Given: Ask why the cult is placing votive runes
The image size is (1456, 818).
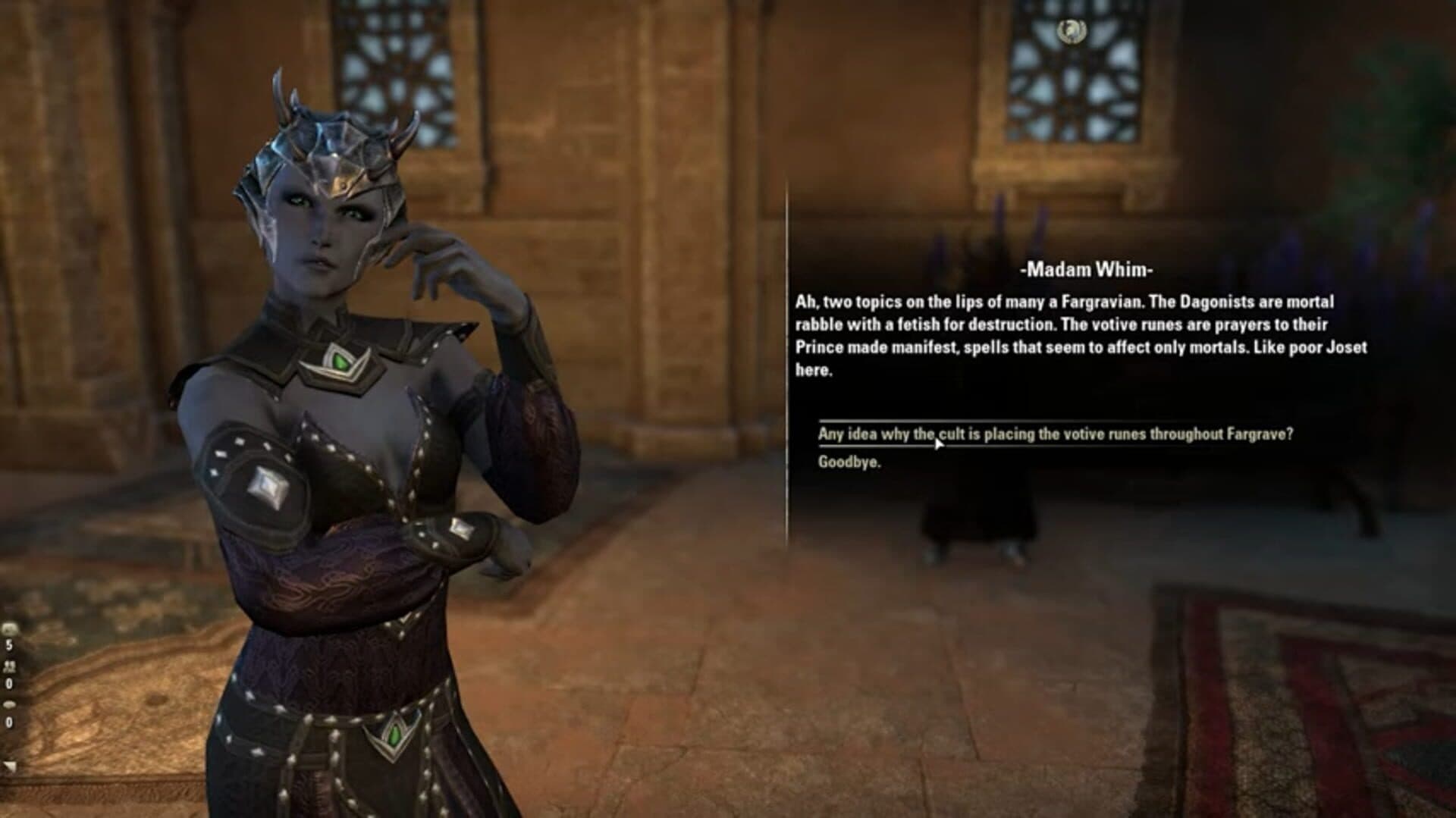Looking at the screenshot, I should pos(1055,434).
